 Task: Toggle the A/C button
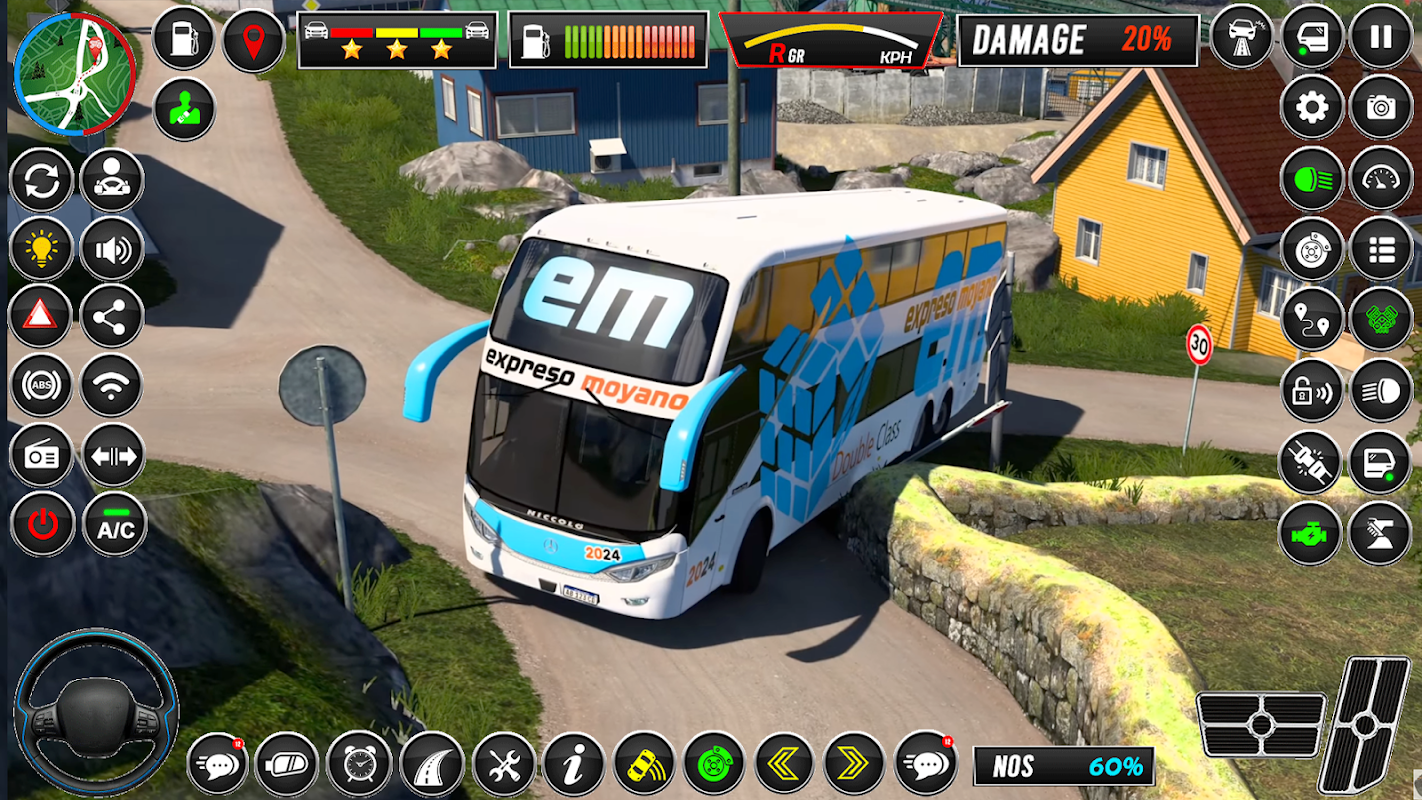tap(115, 524)
